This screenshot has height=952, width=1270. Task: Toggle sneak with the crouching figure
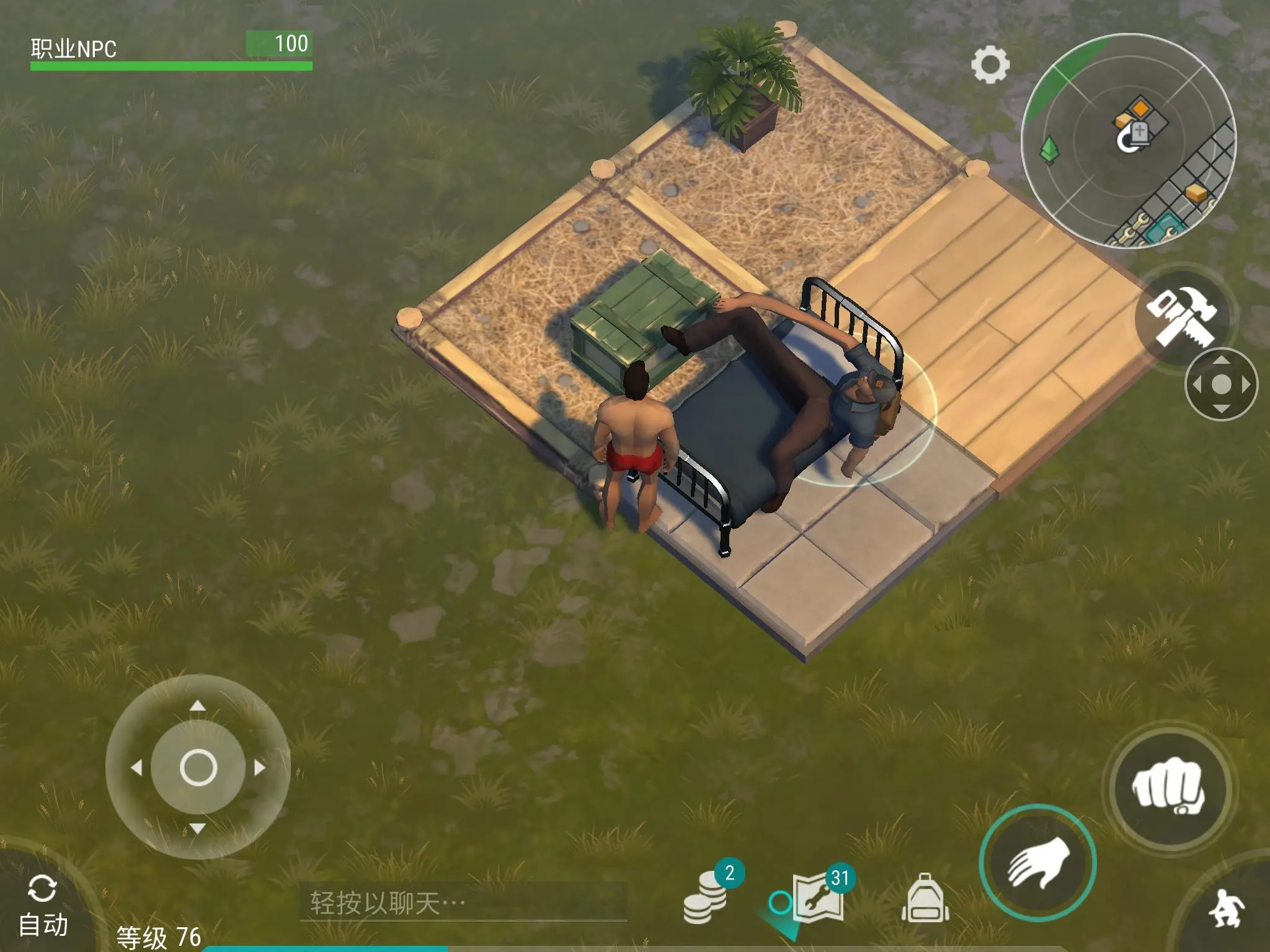tap(1226, 909)
